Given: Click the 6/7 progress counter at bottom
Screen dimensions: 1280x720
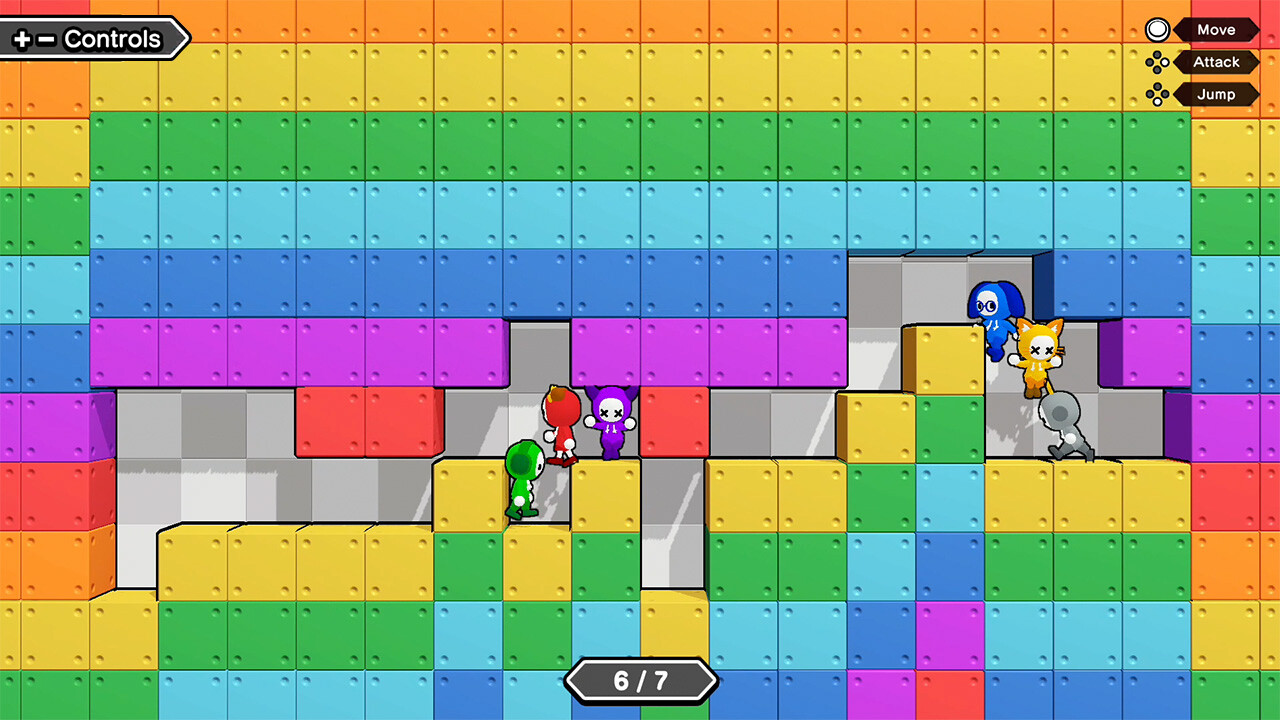Looking at the screenshot, I should [x=641, y=679].
